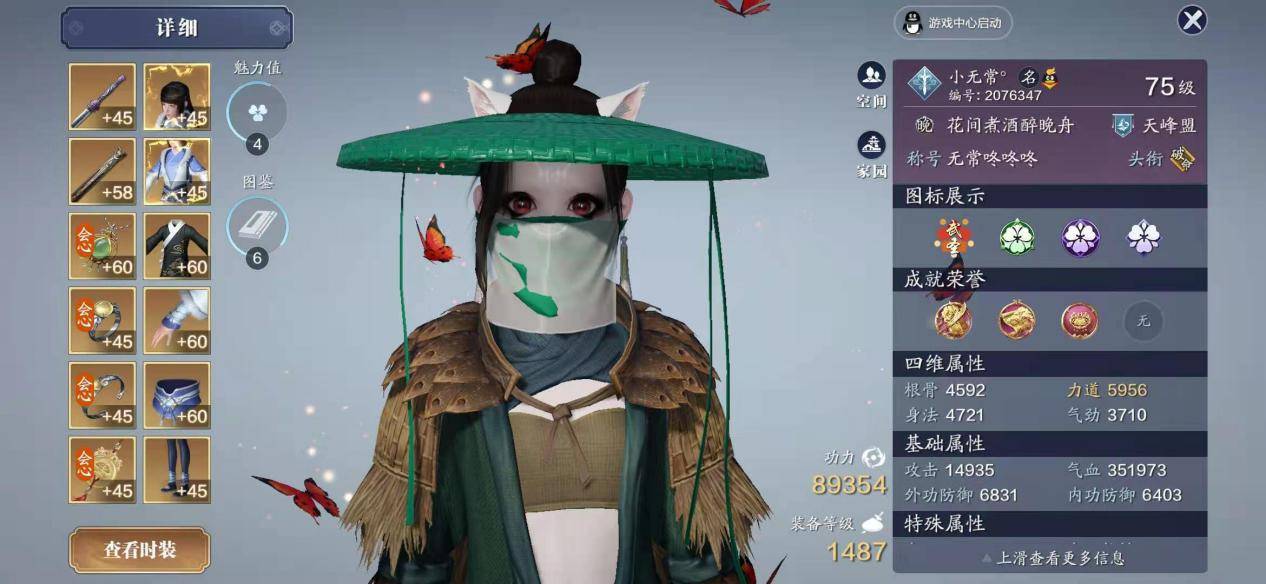Click the 详细 details header
This screenshot has height=584, width=1266.
tap(177, 28)
